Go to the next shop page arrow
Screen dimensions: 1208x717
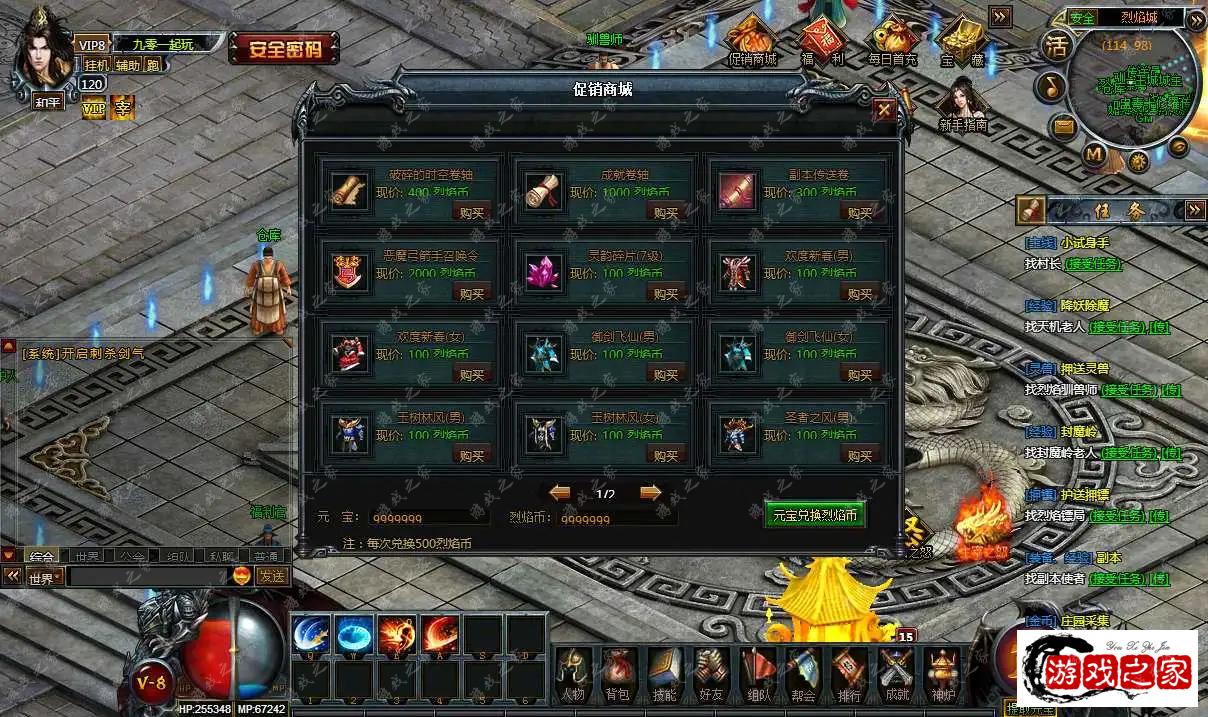click(651, 493)
